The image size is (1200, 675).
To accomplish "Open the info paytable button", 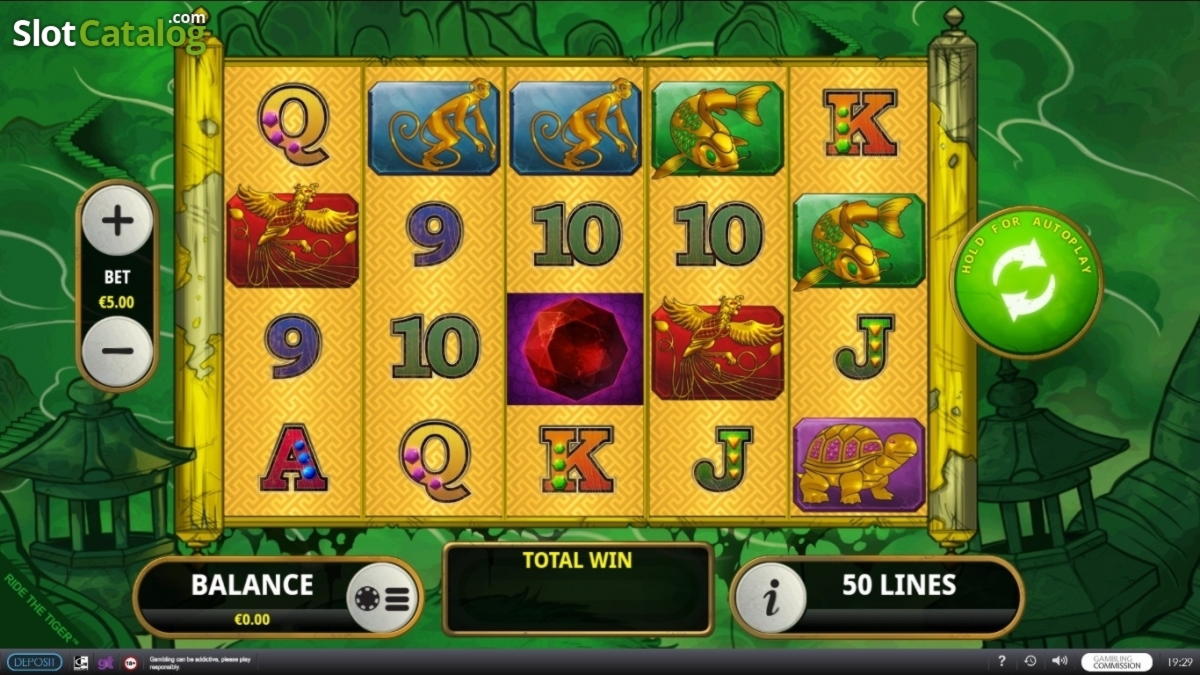I will [770, 598].
